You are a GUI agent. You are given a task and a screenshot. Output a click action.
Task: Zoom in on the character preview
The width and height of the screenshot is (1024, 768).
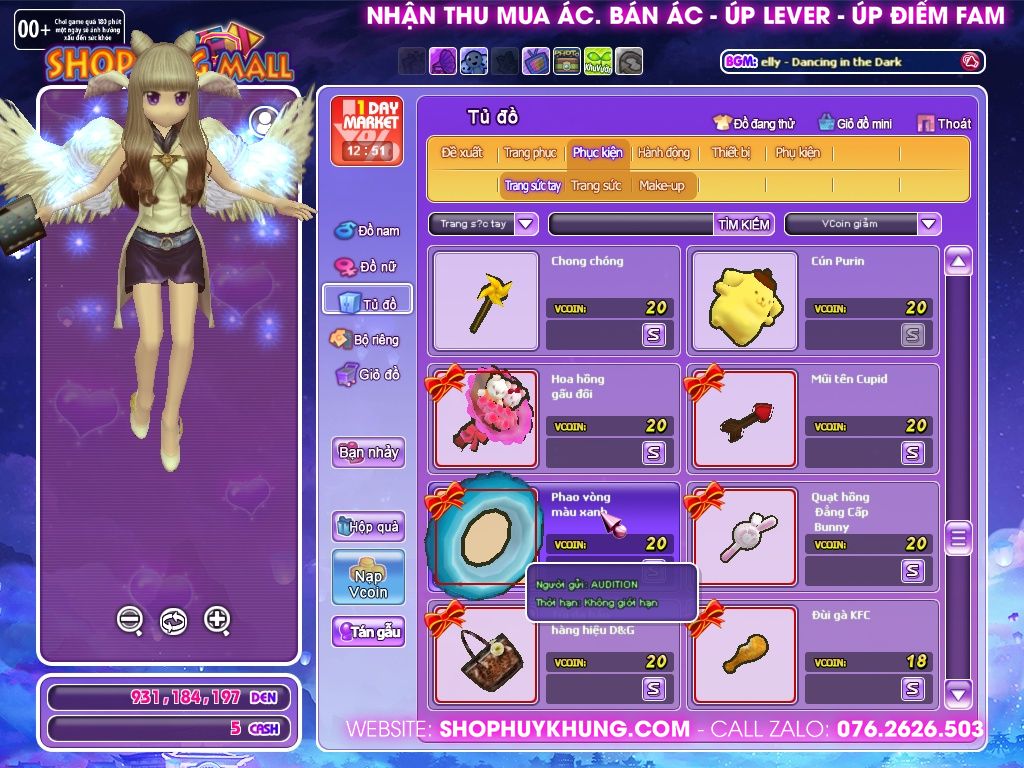pos(217,620)
